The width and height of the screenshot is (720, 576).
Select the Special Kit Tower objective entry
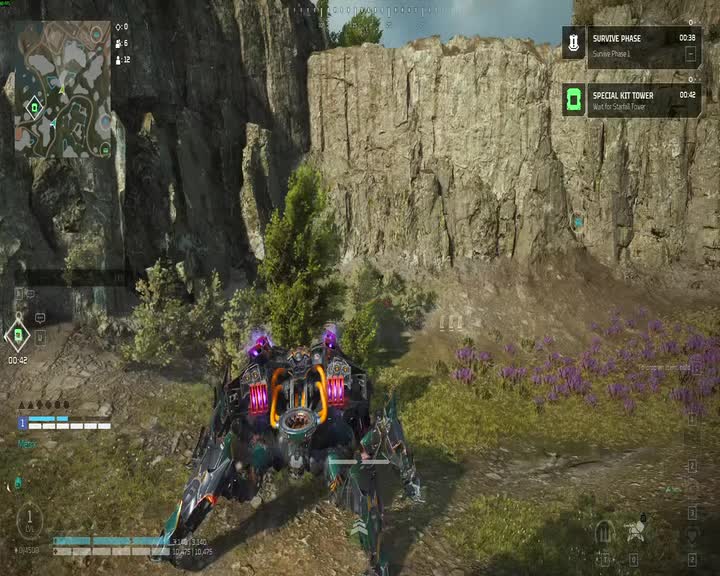point(630,100)
